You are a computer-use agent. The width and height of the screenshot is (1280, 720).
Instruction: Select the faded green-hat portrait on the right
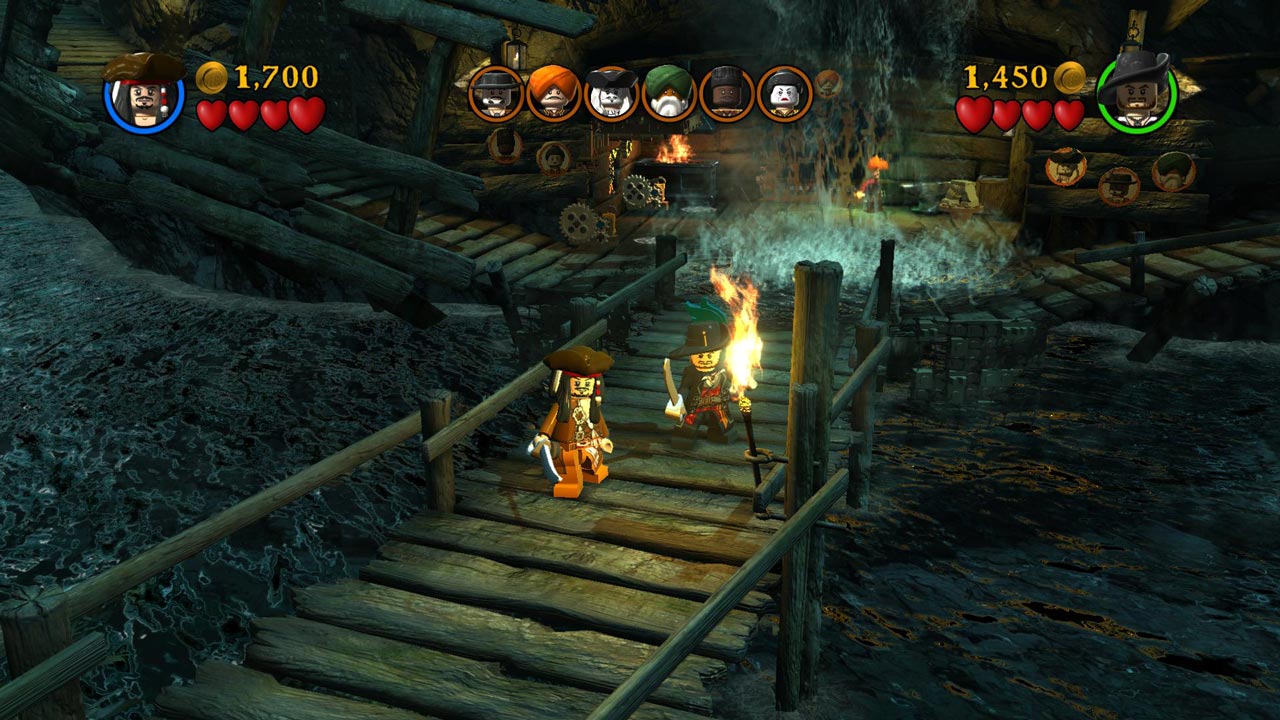(1172, 174)
